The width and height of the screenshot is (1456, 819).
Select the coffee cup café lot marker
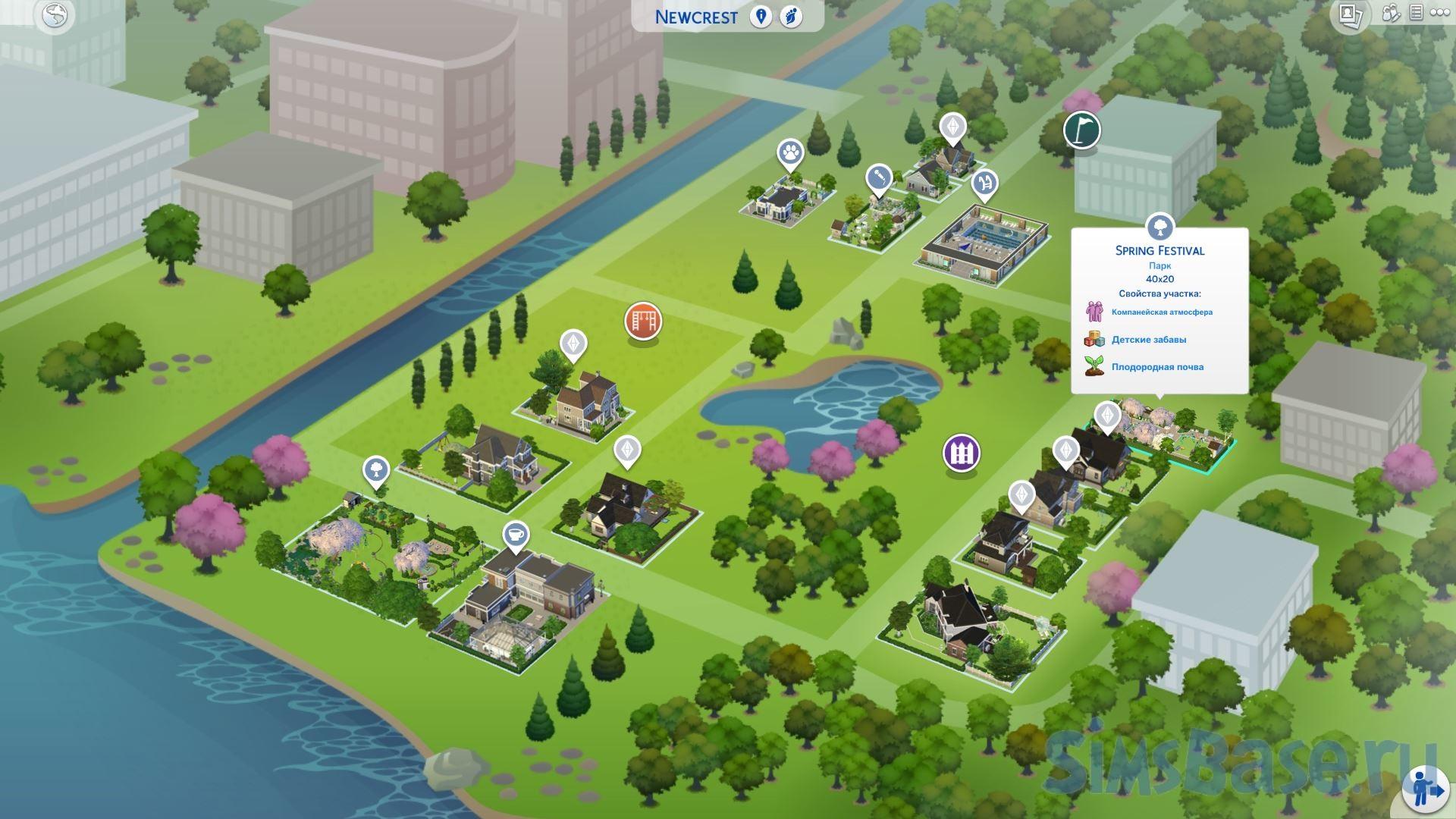point(516,534)
